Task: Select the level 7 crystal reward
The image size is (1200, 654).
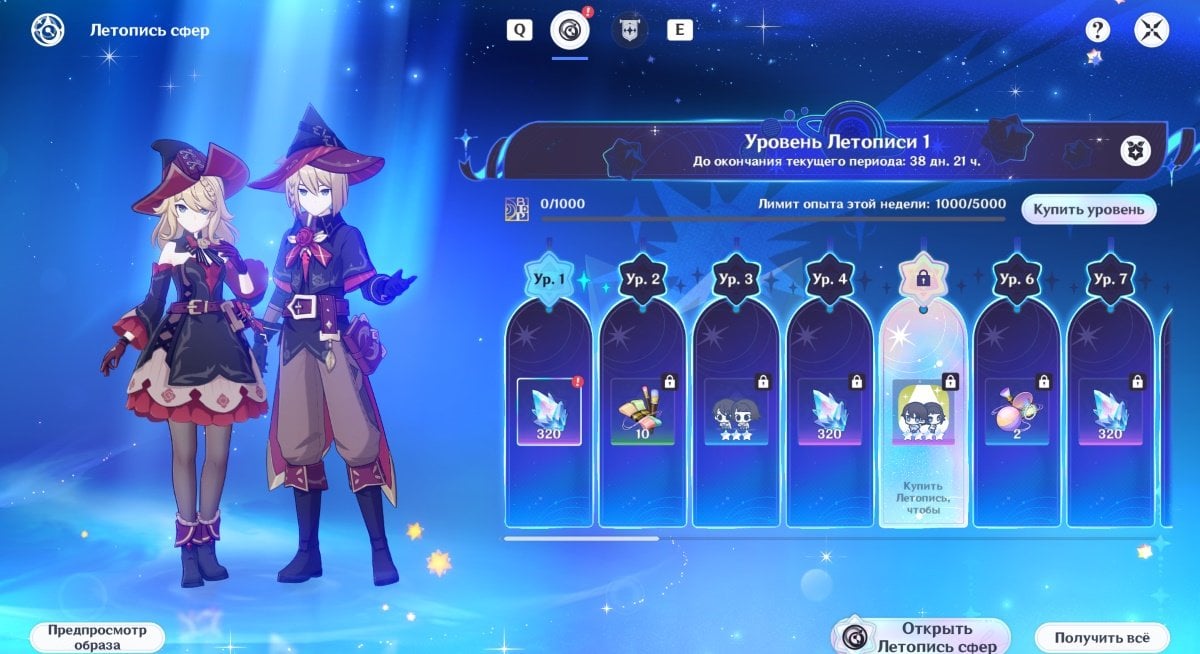Action: [x=1110, y=411]
